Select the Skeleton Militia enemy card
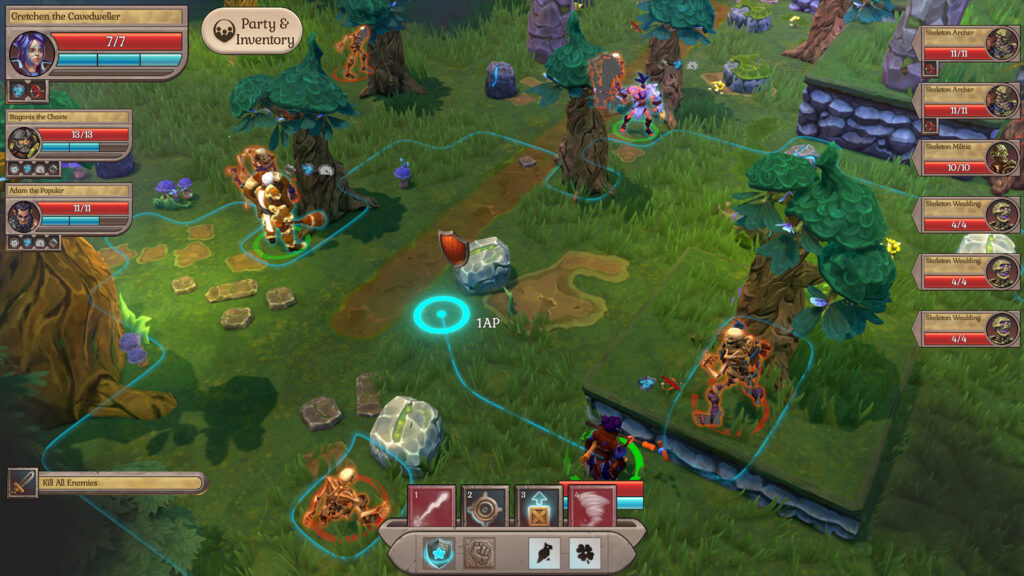This screenshot has width=1024, height=576. tap(968, 157)
